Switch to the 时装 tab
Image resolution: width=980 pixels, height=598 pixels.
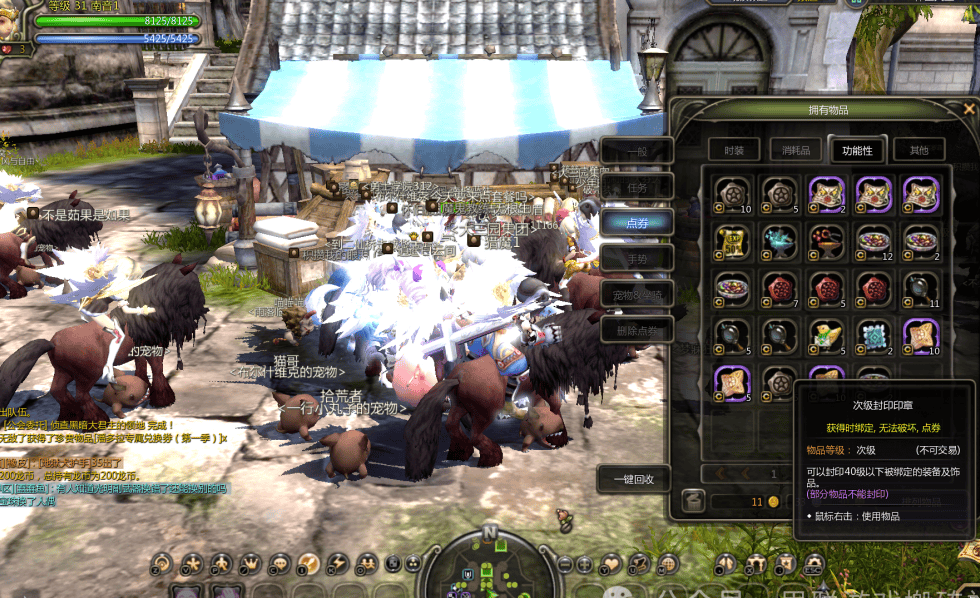(734, 150)
